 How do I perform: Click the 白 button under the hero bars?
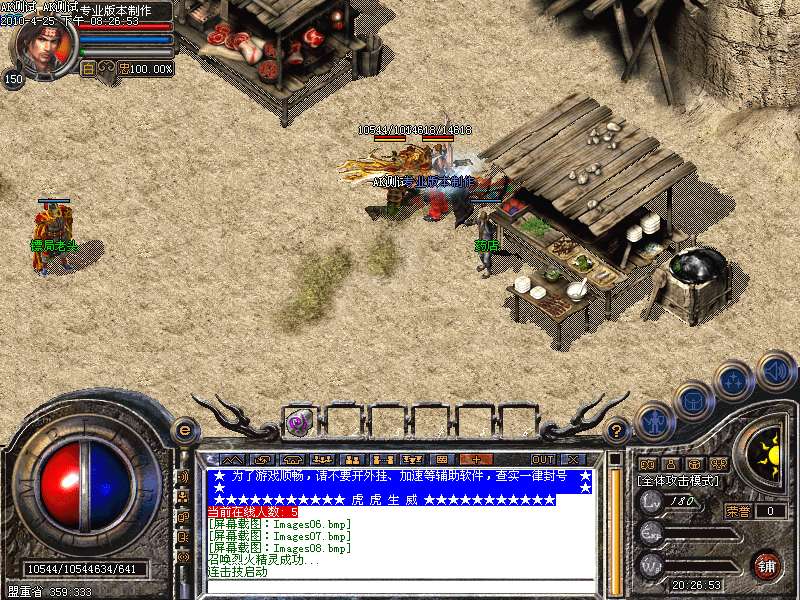(87, 69)
